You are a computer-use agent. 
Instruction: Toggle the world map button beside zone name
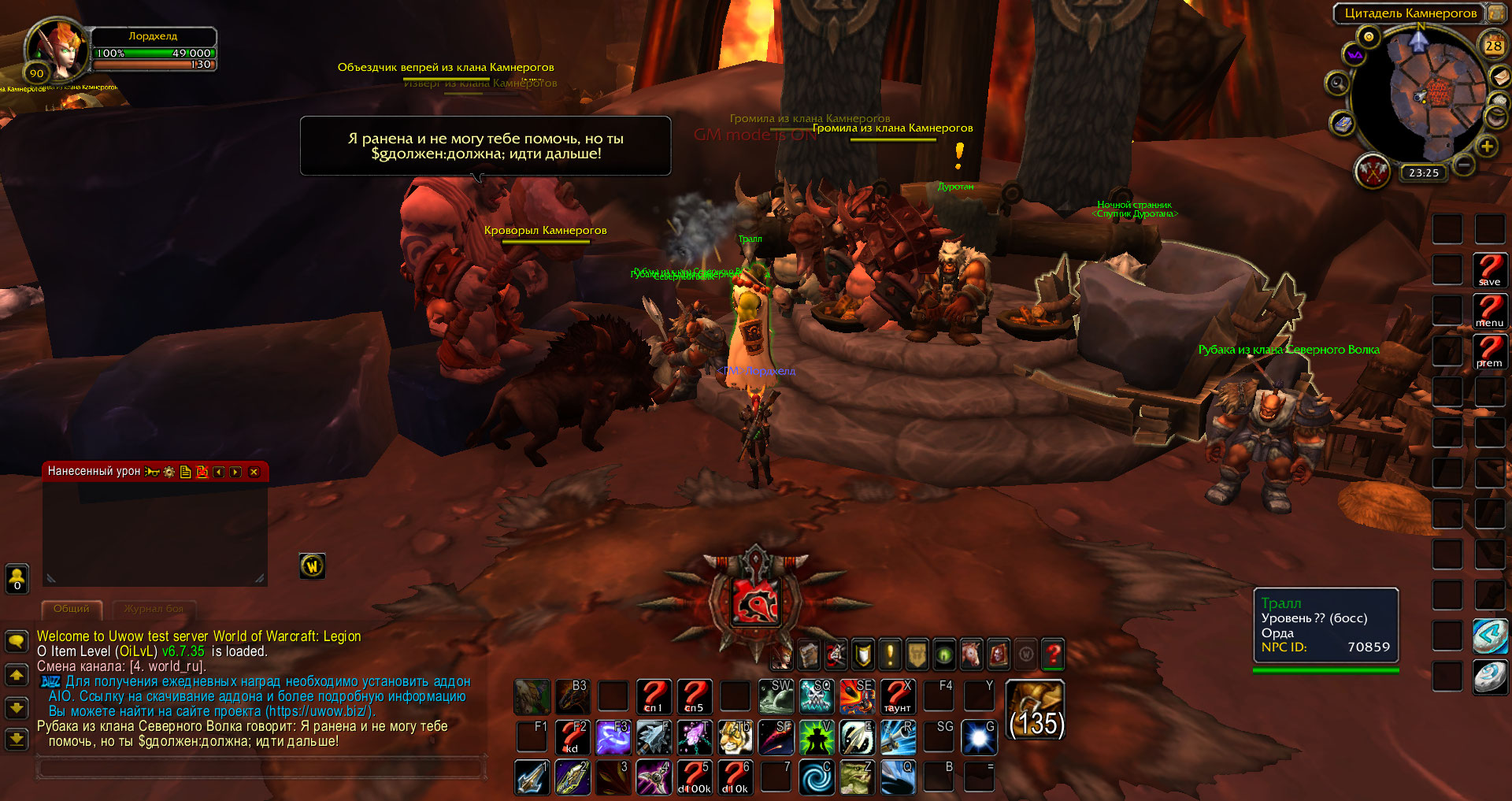pos(1495,13)
